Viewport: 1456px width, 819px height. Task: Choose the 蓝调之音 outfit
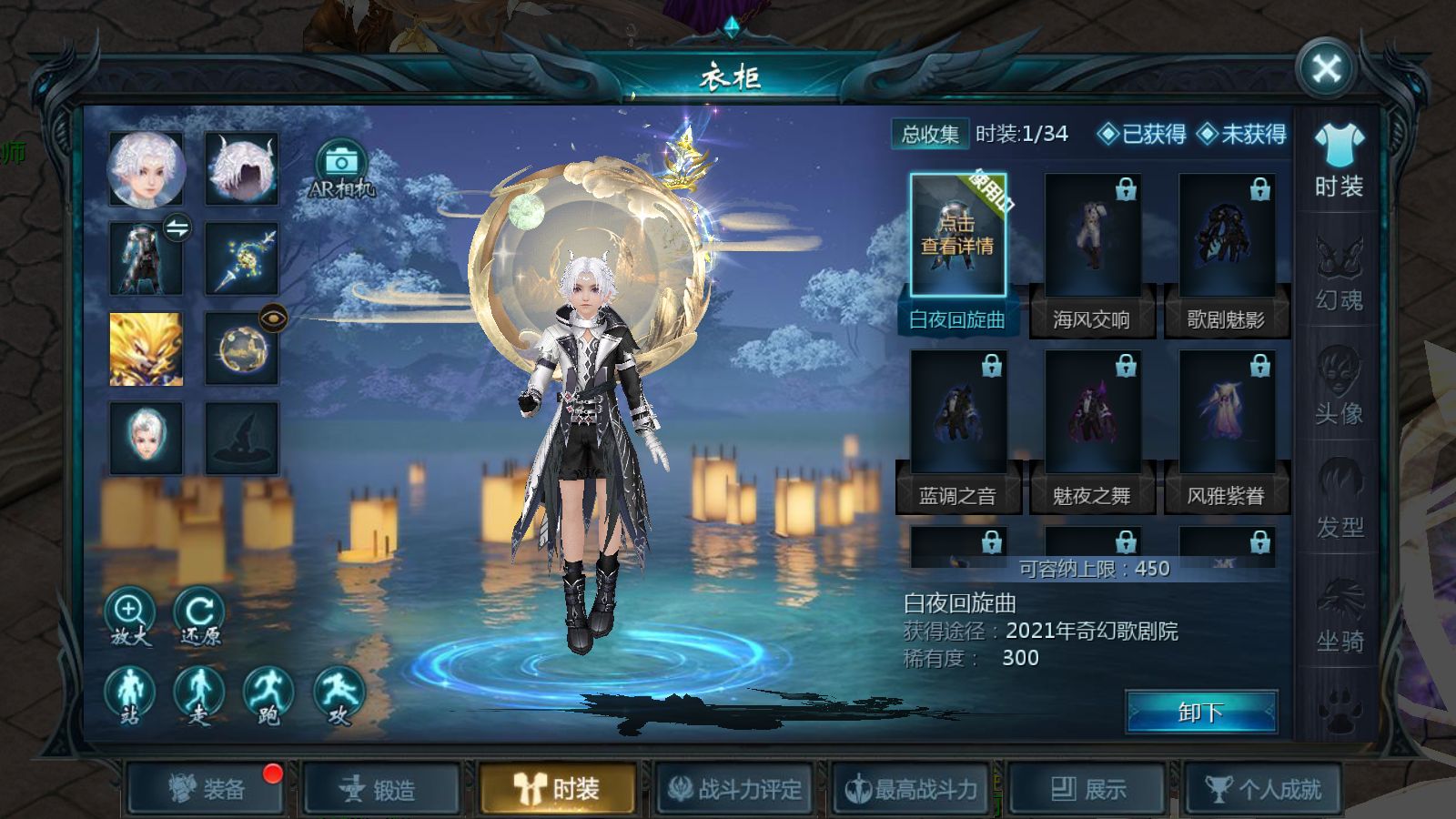[957, 415]
